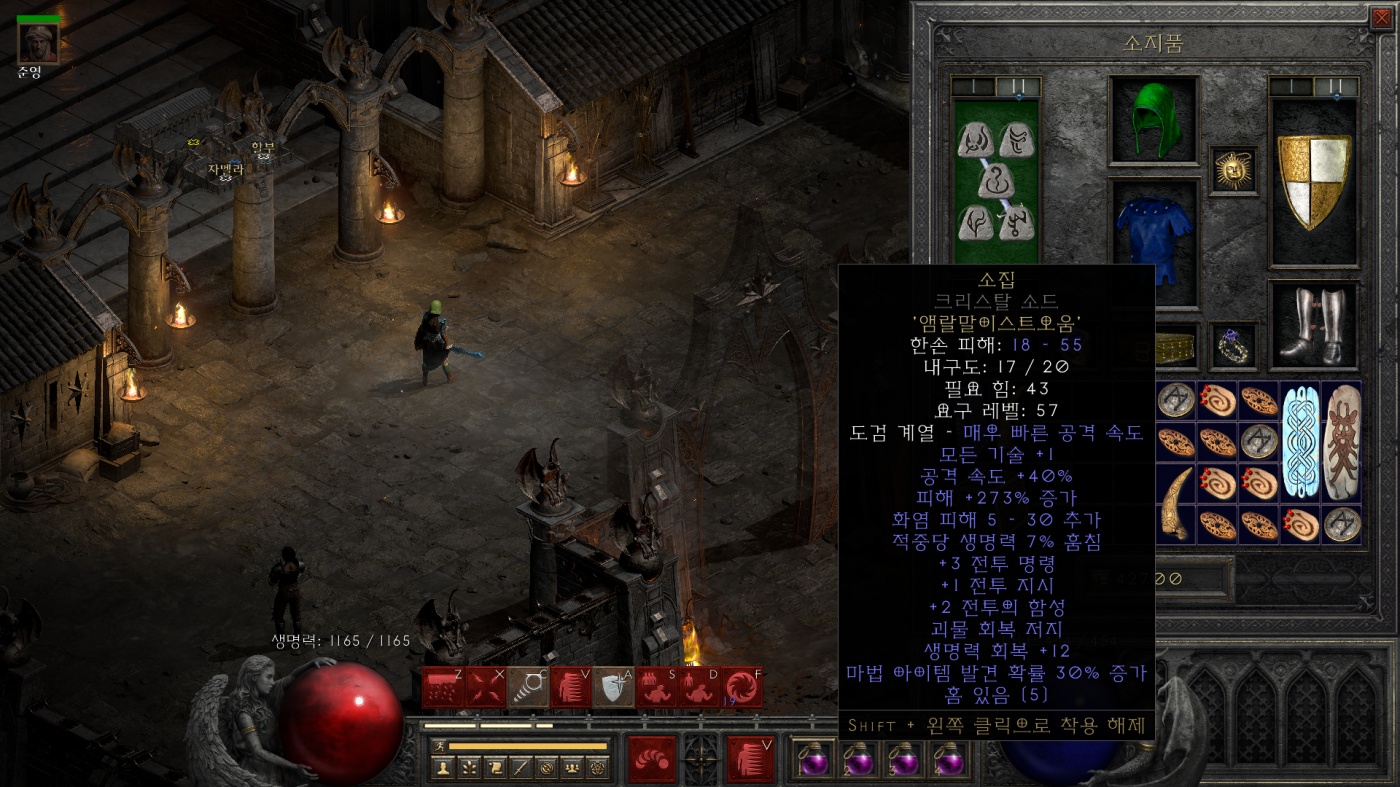Choose the crossed arrows skill on X
The height and width of the screenshot is (787, 1400).
click(x=485, y=688)
